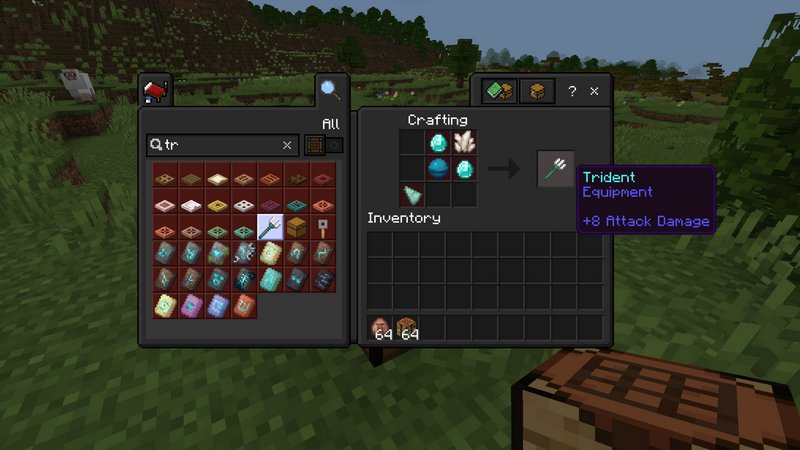Select the red recipe book tab
The width and height of the screenshot is (800, 450).
tap(155, 92)
